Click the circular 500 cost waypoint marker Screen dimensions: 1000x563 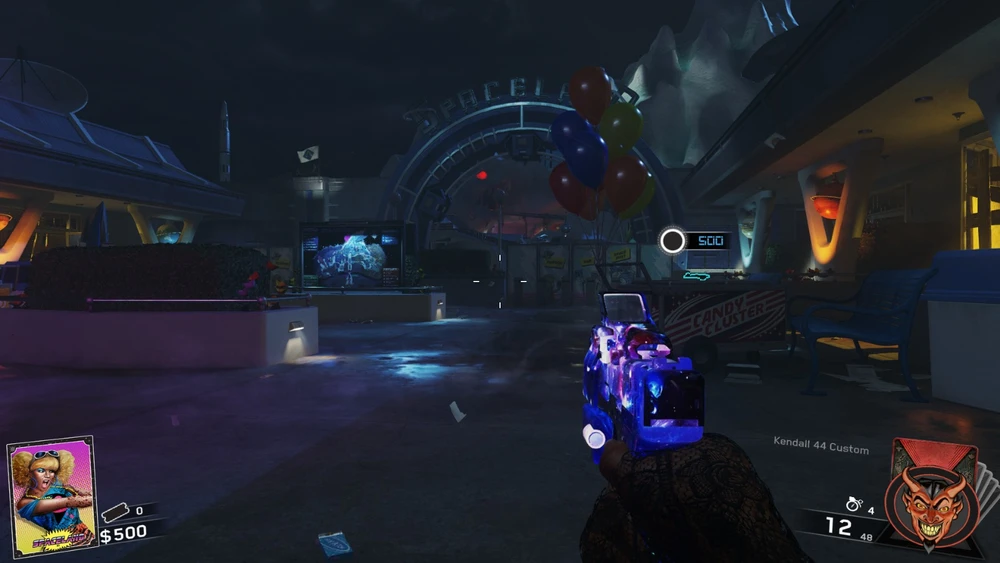tap(673, 240)
